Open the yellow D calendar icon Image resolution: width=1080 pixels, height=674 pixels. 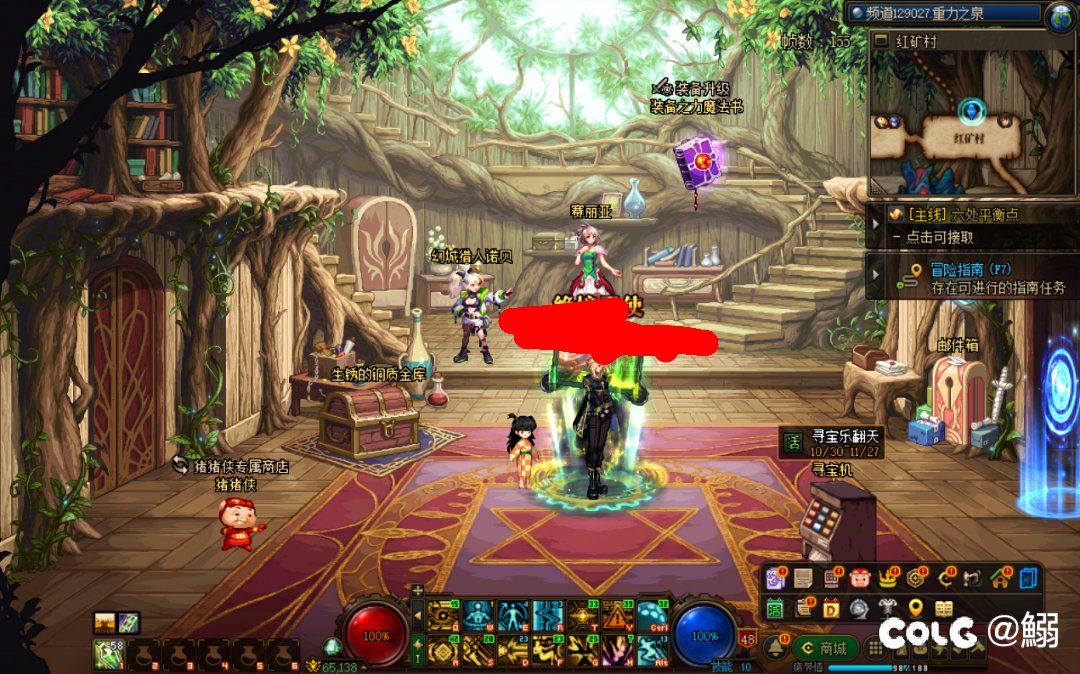coord(831,608)
